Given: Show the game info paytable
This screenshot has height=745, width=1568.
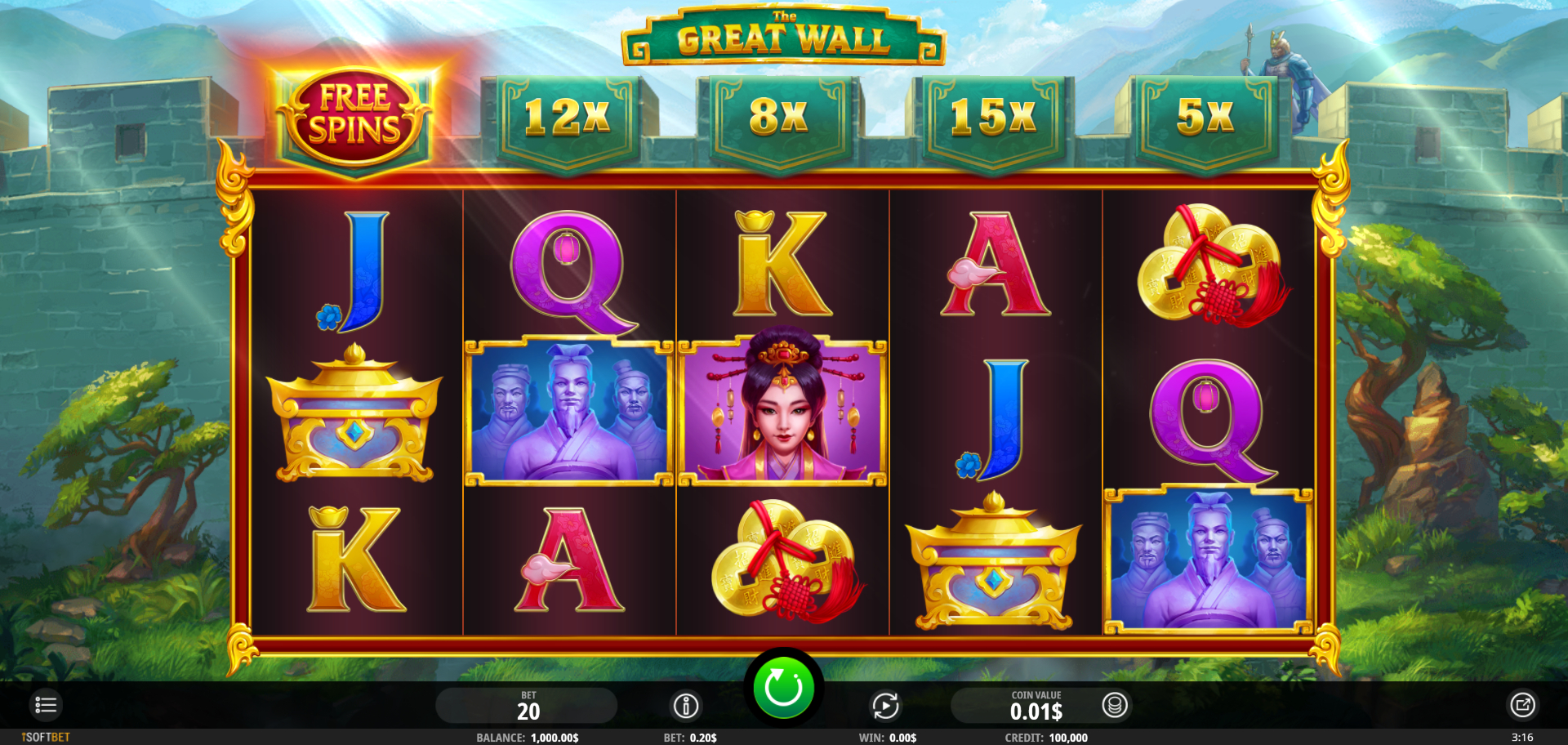Looking at the screenshot, I should 686,705.
